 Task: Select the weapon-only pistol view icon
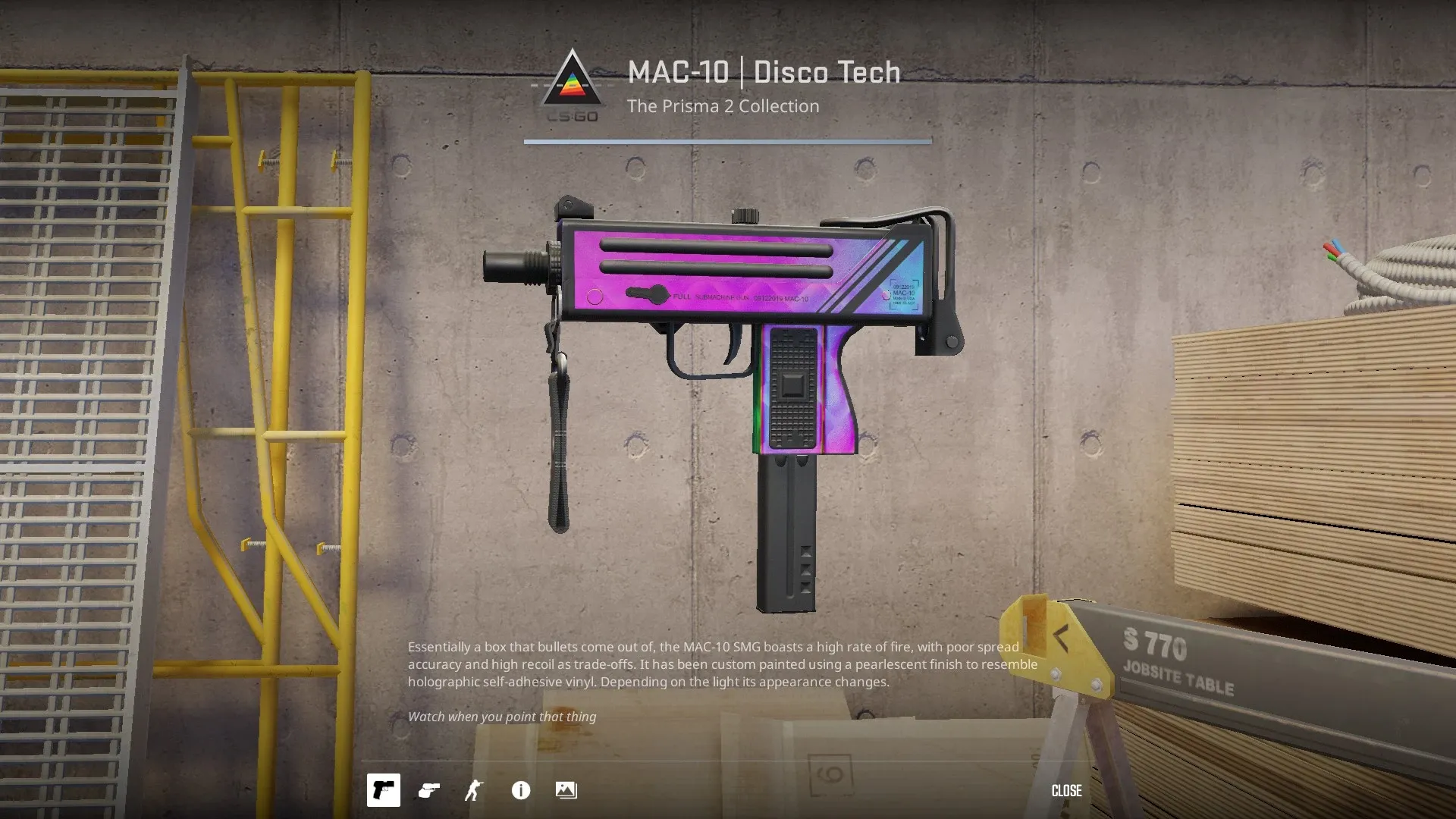tap(383, 790)
